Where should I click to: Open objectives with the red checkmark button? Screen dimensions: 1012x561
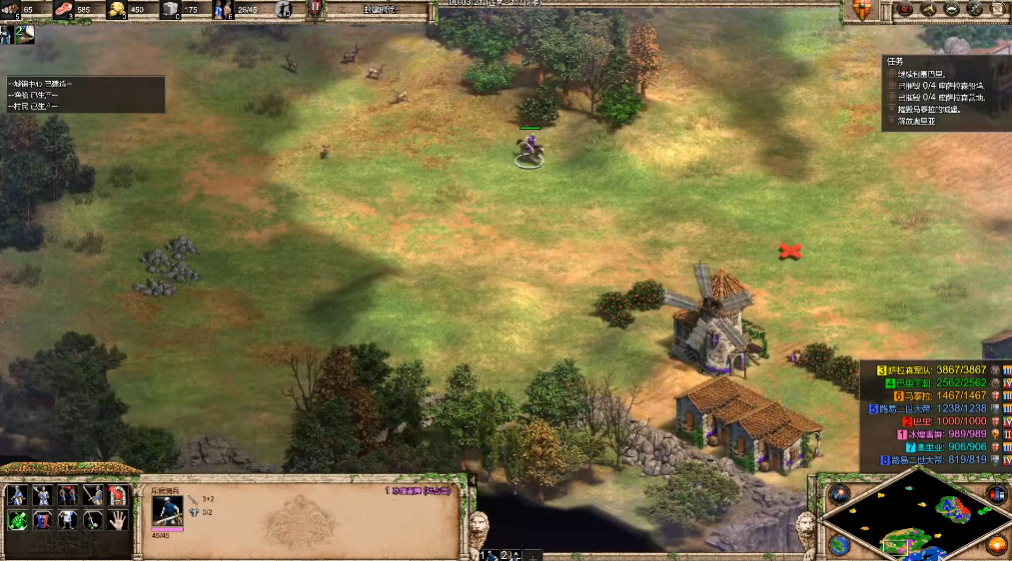click(x=904, y=10)
